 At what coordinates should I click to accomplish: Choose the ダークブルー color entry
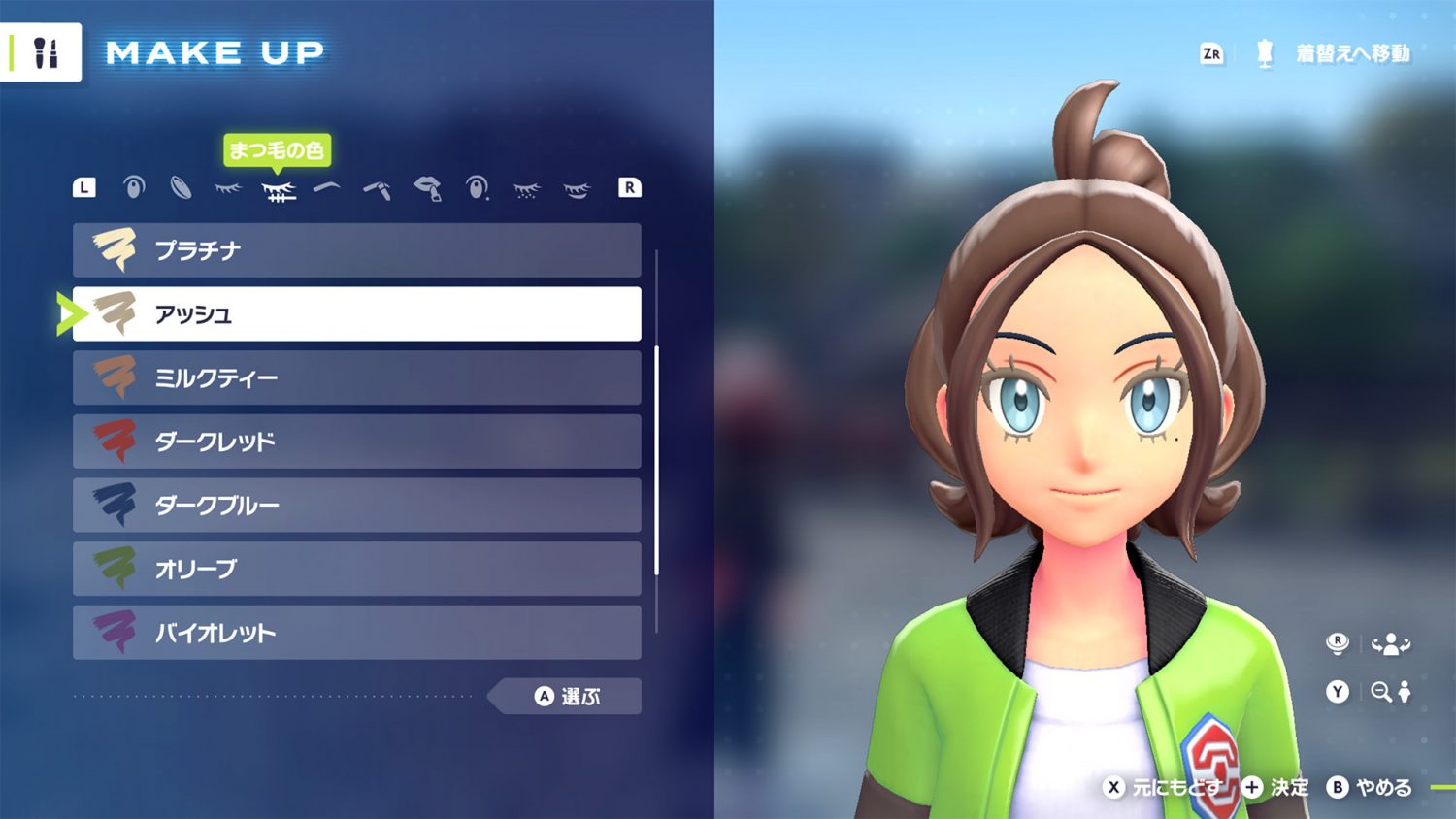click(356, 505)
